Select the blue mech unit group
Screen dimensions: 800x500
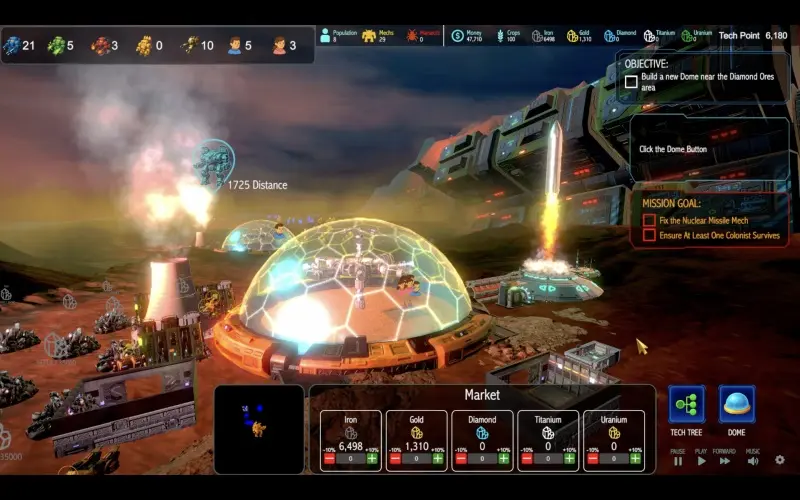12,45
